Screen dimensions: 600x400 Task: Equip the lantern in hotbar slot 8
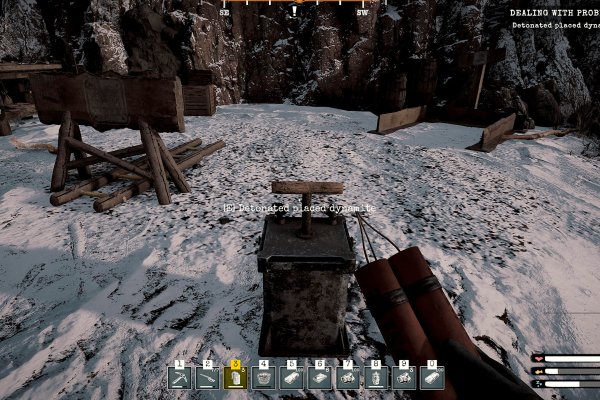(x=376, y=377)
